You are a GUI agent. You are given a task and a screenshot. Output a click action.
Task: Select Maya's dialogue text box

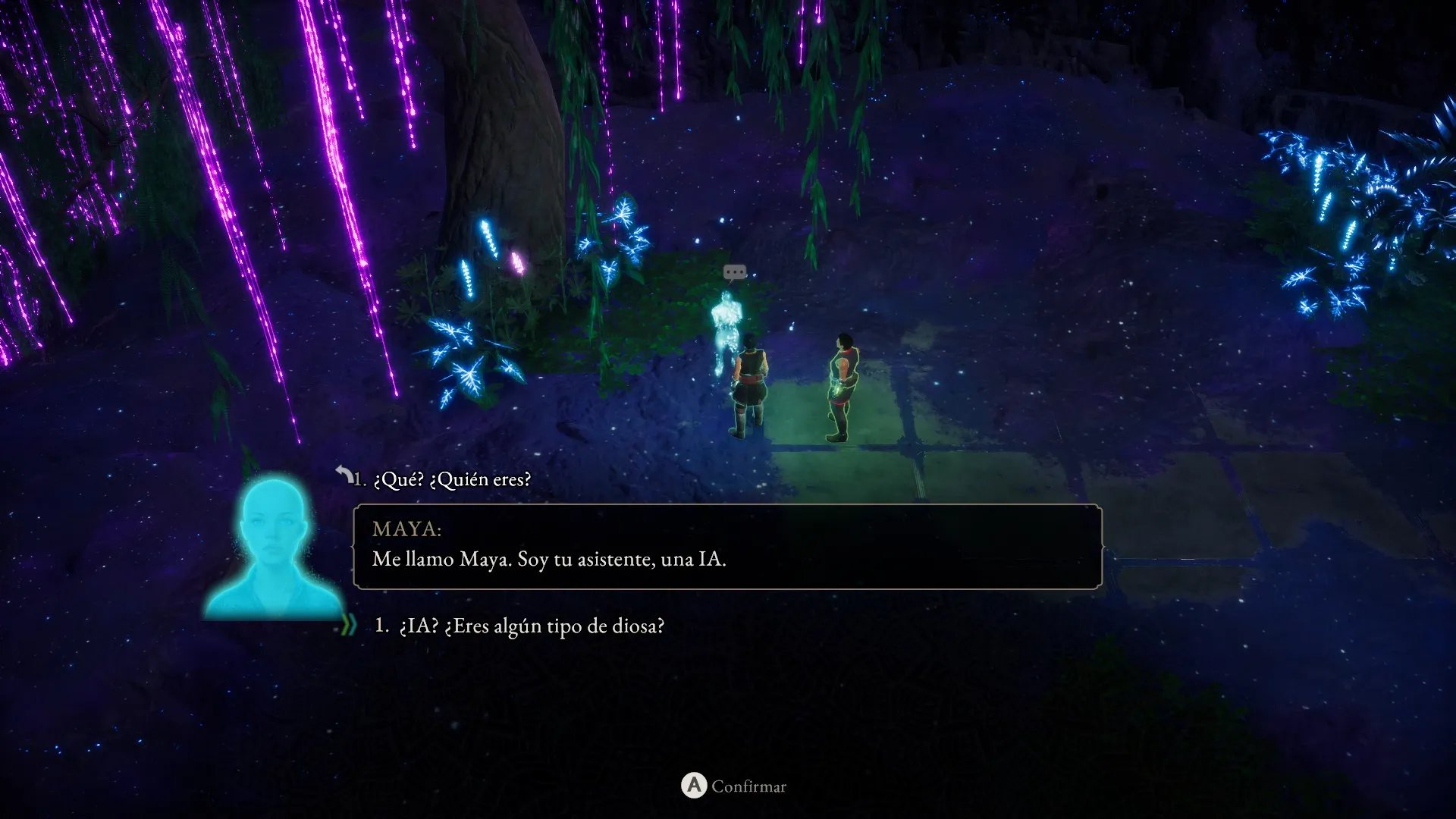point(726,547)
